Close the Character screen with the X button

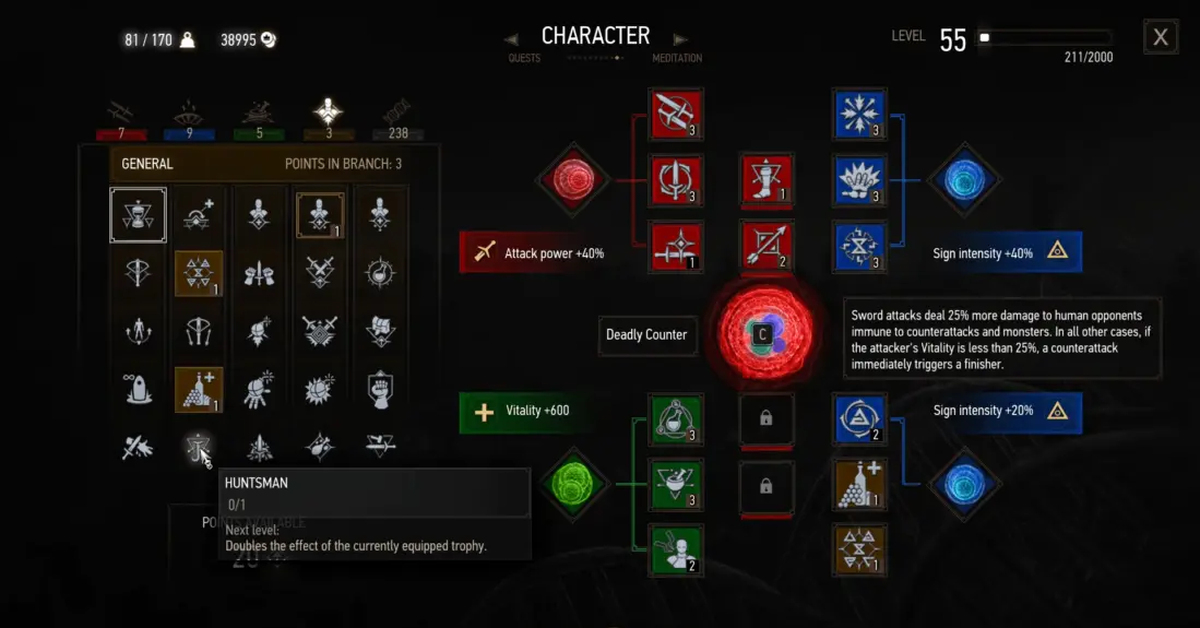coord(1160,38)
